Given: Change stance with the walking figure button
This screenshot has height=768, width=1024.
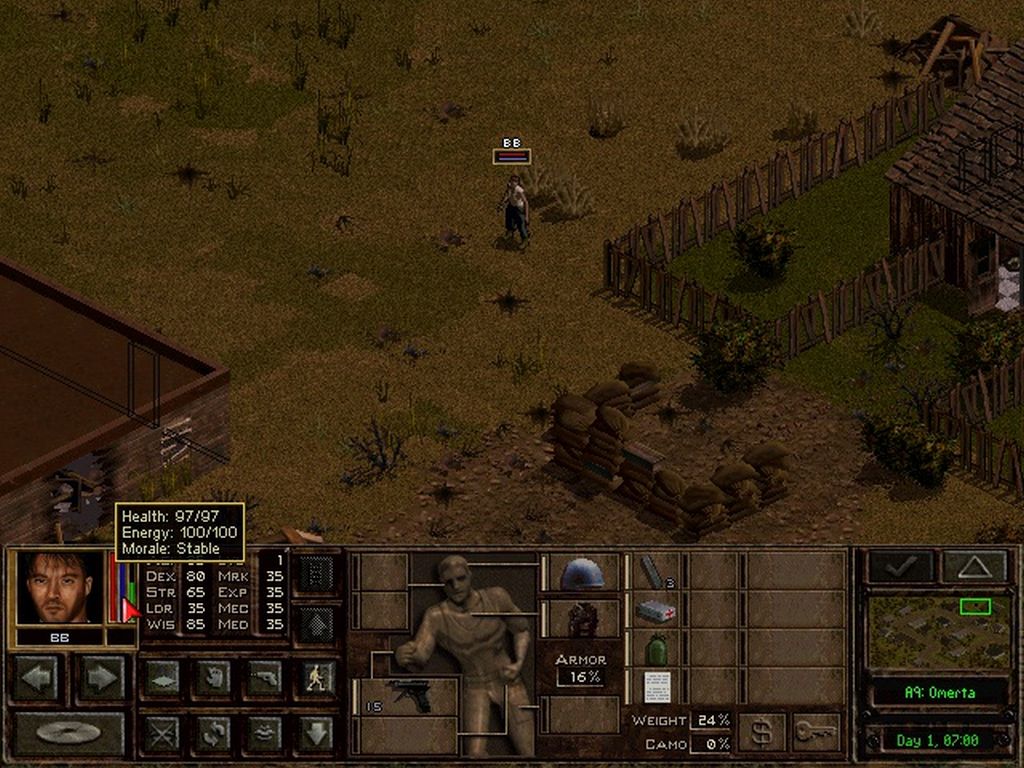Looking at the screenshot, I should 316,678.
